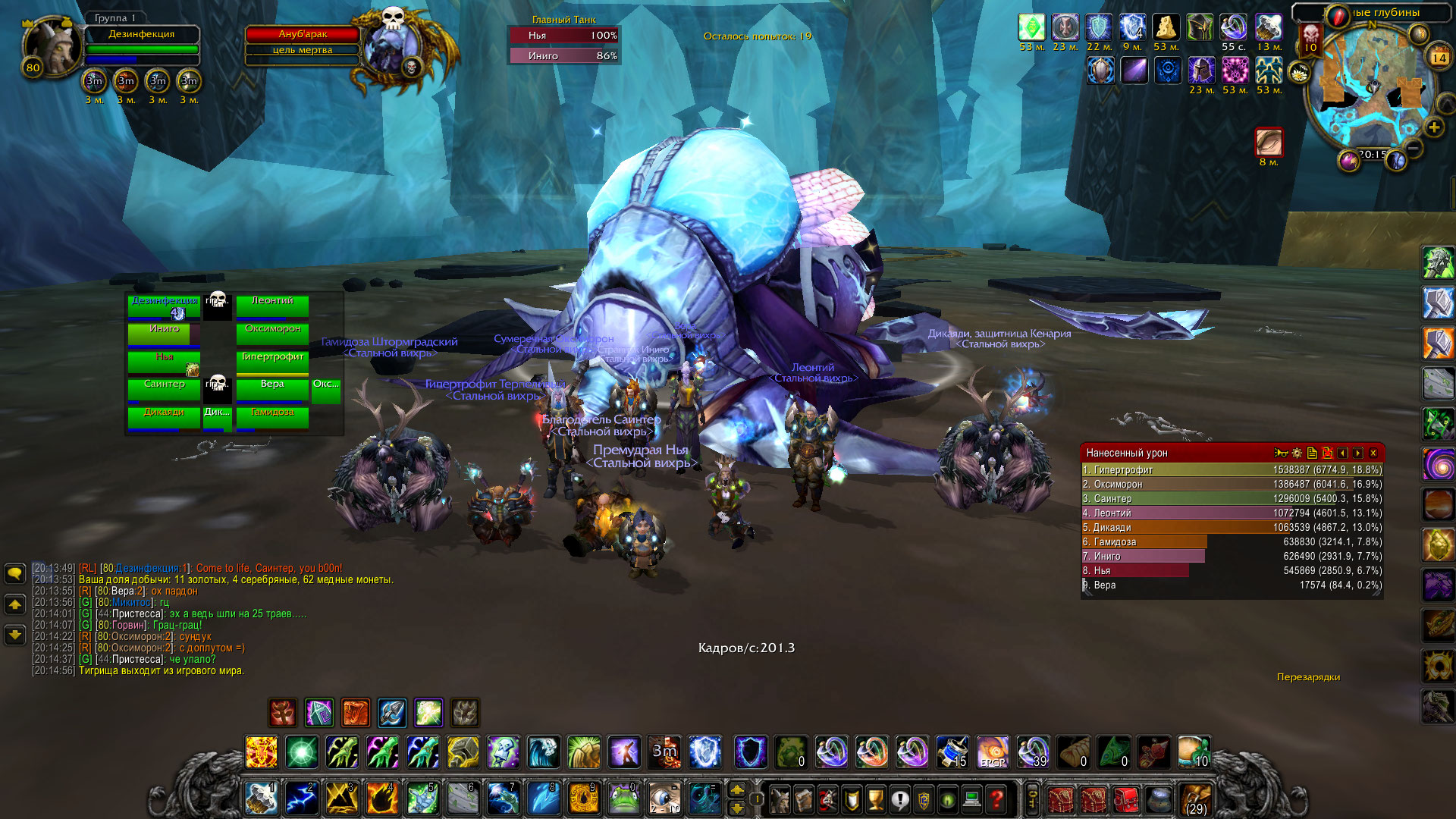Open the red question mark help button

996,799
